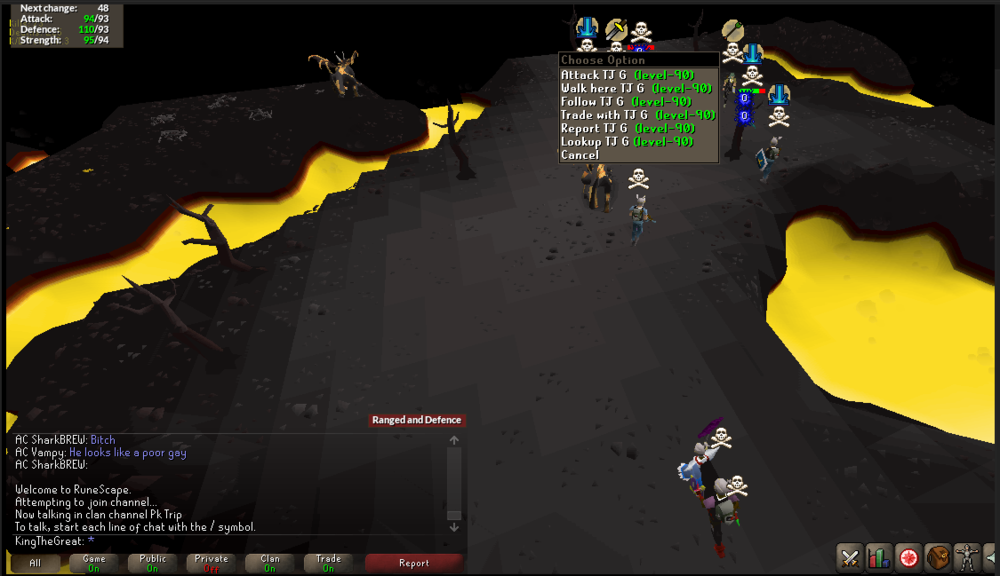This screenshot has width=1000, height=576.
Task: Select Trade with TJ G option
Action: (x=637, y=115)
